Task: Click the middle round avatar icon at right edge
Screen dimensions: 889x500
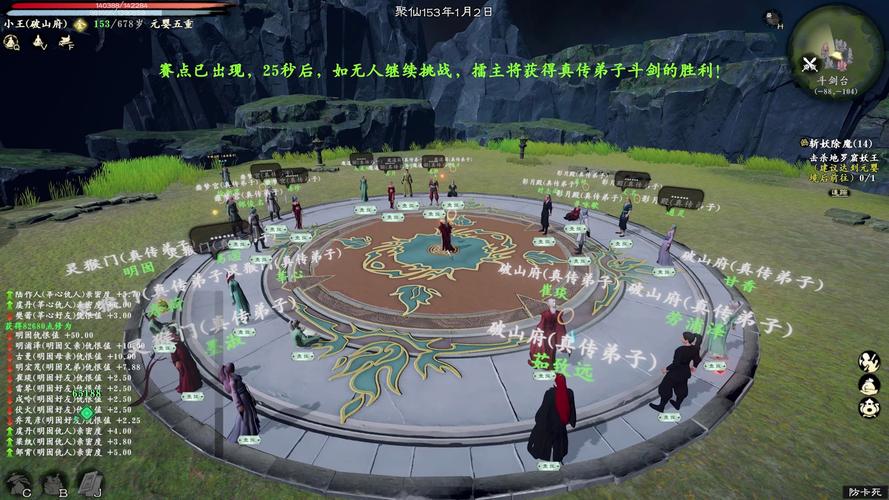Action: (869, 384)
